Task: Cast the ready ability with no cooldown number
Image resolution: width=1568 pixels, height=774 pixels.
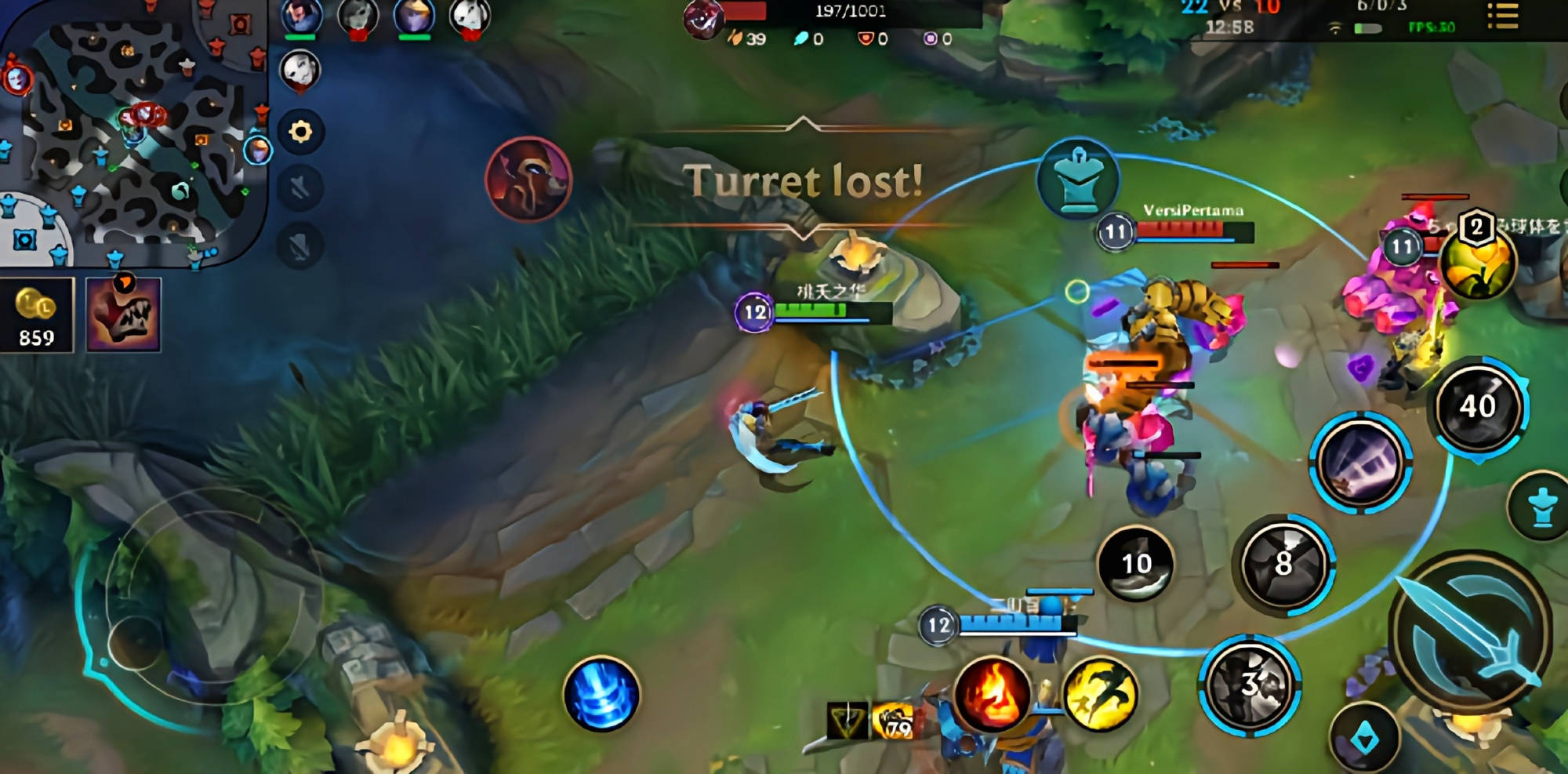Action: (x=1360, y=463)
